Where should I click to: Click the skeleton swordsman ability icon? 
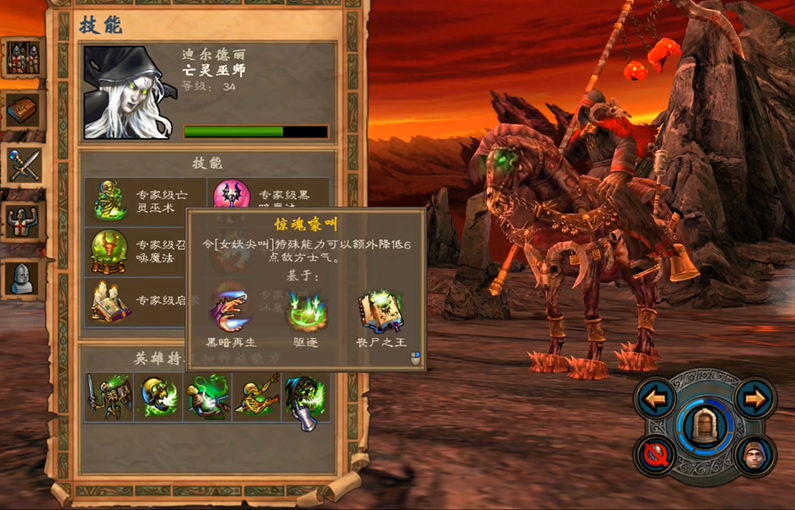108,396
